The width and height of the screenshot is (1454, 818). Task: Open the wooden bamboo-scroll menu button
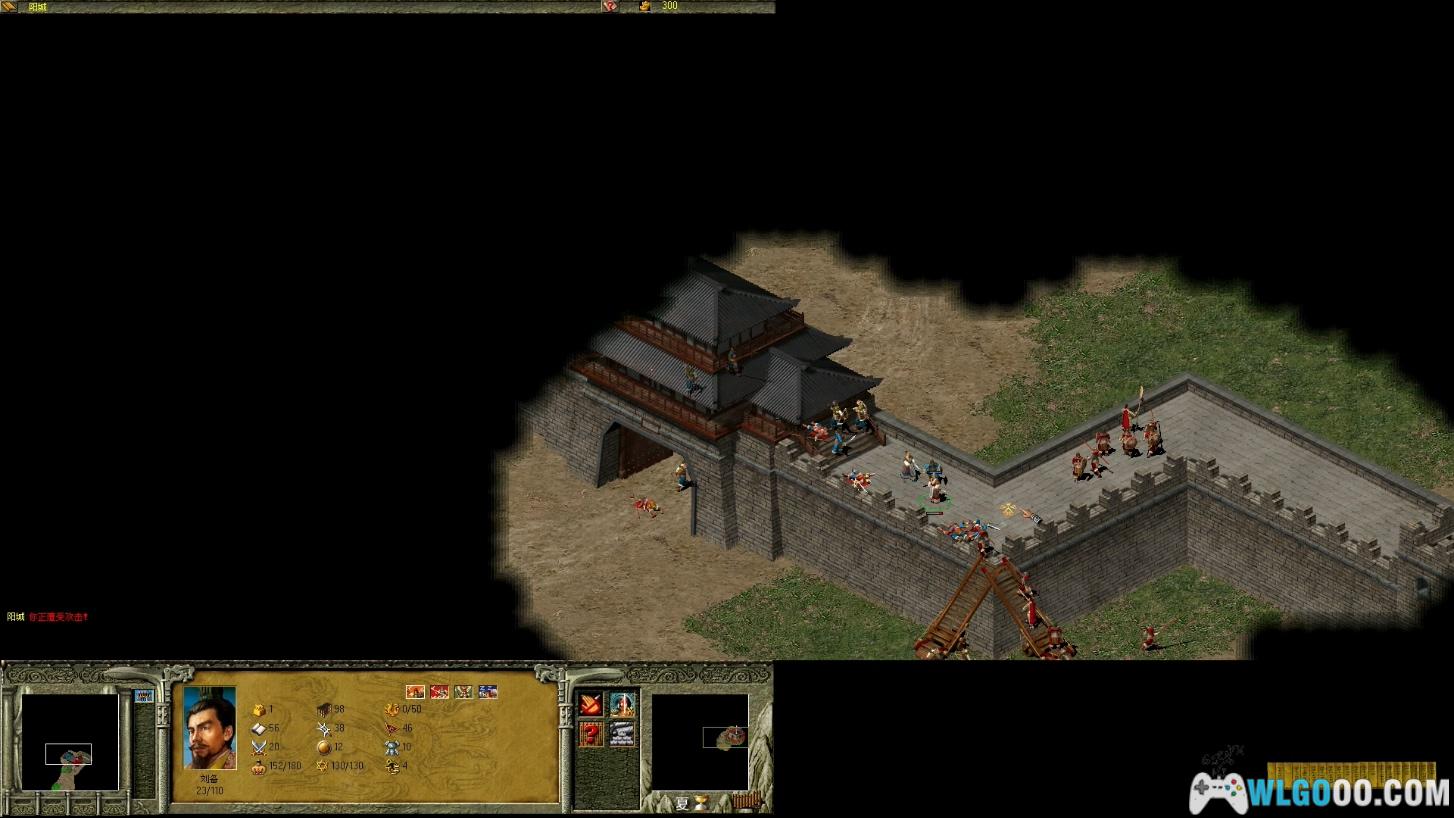pyautogui.click(x=746, y=801)
